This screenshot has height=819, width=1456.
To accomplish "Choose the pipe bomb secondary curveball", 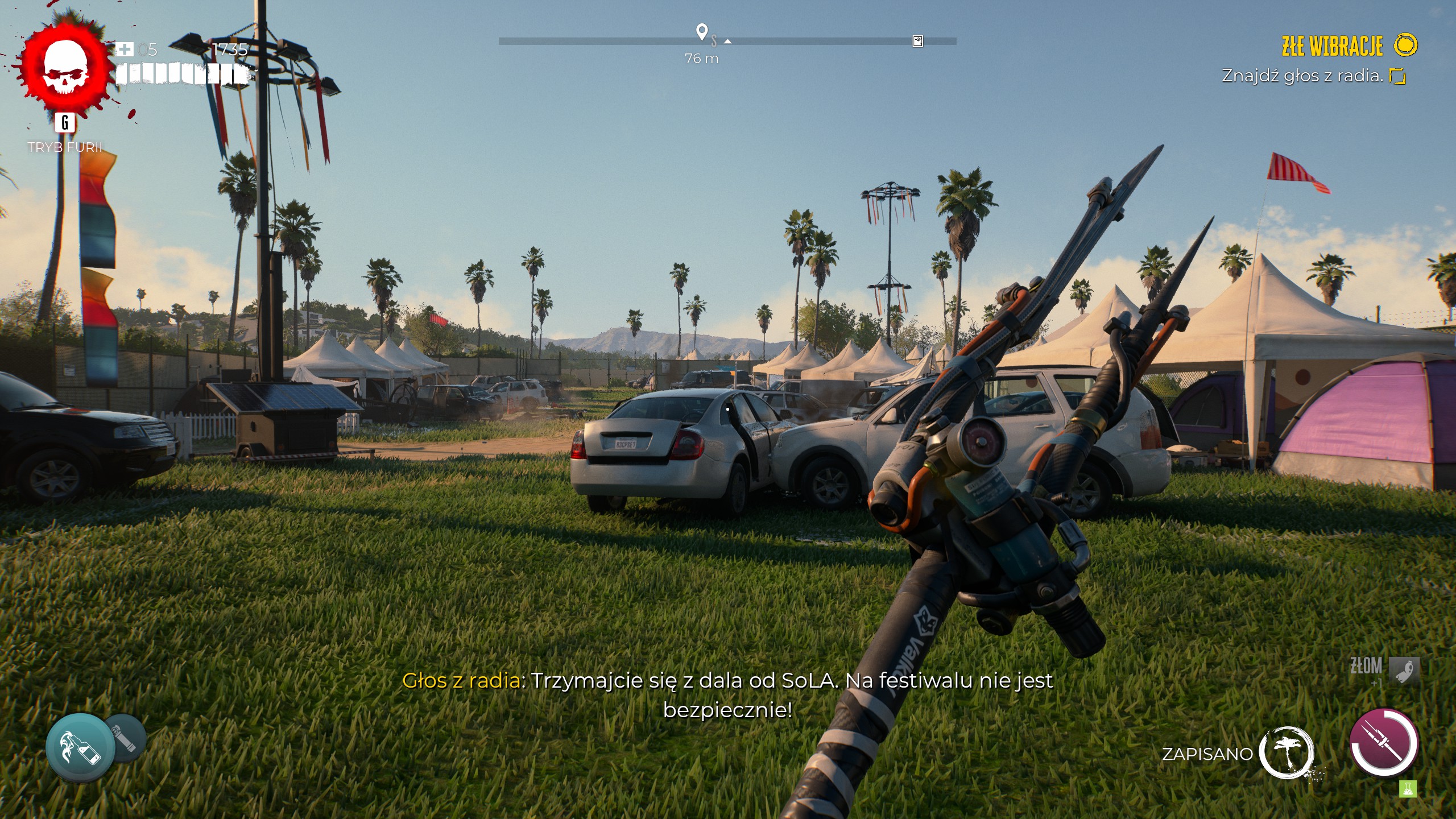I will coord(125,738).
